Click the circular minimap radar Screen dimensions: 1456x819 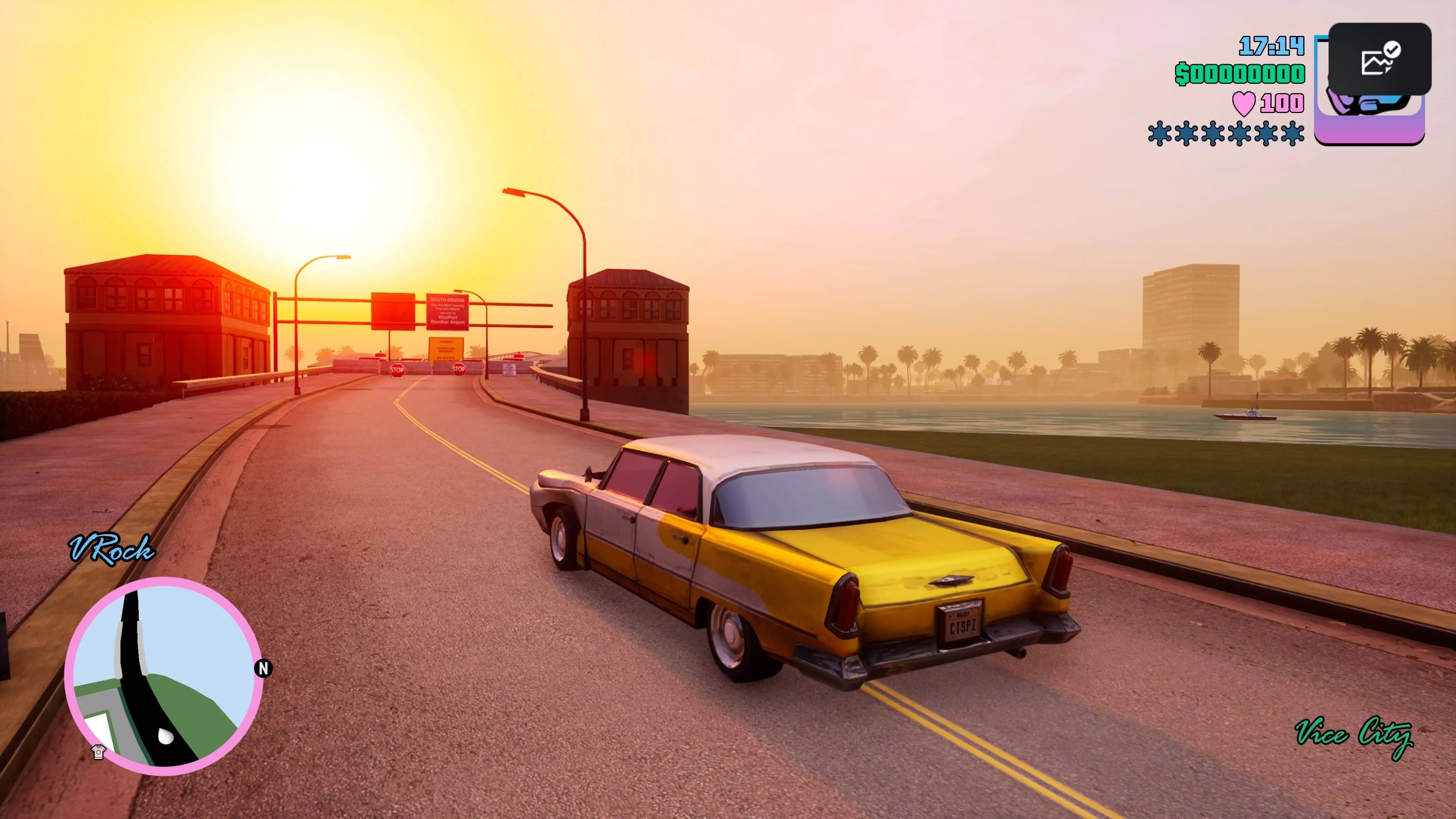tap(163, 676)
